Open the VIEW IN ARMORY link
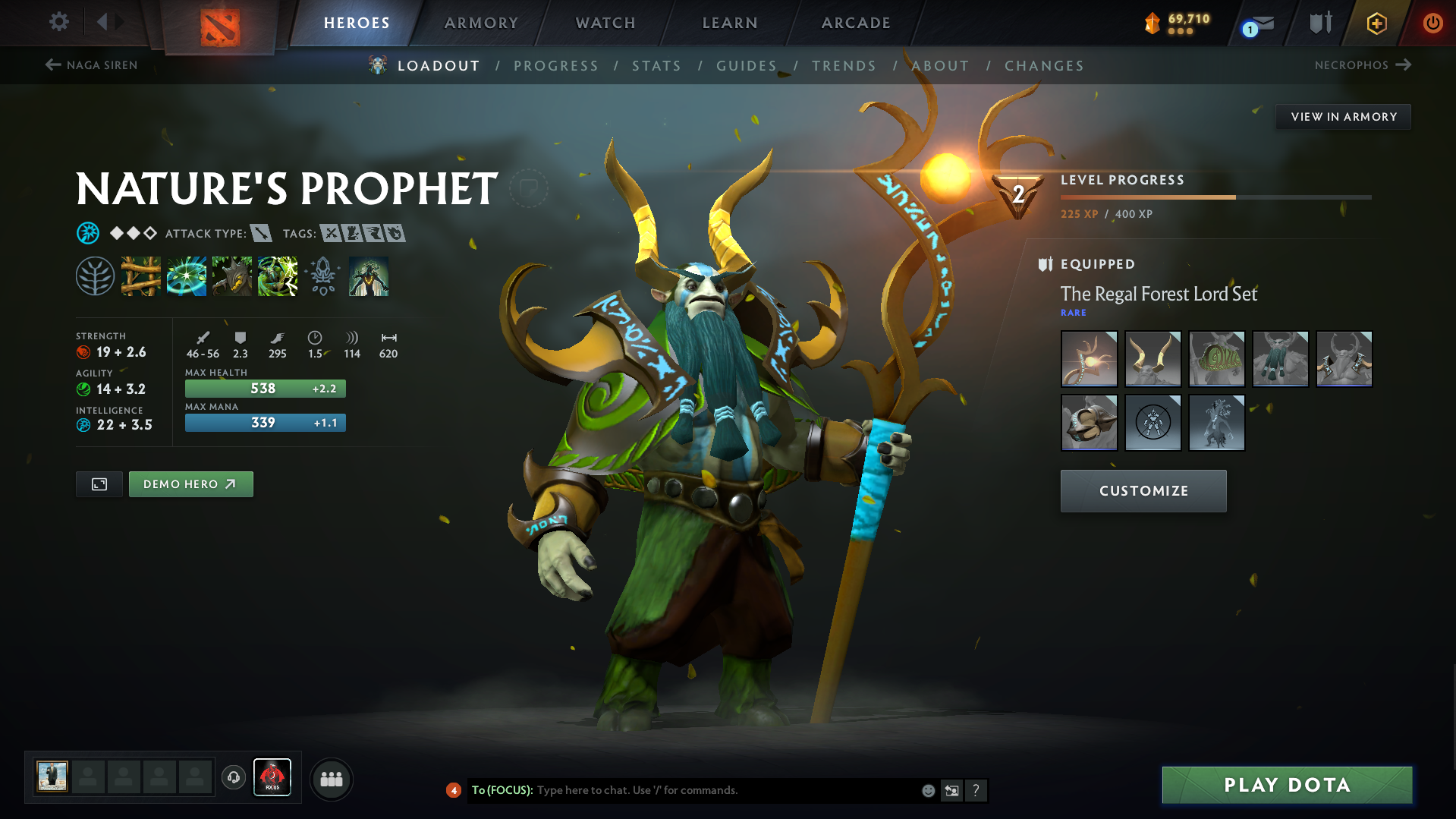 pyautogui.click(x=1342, y=116)
